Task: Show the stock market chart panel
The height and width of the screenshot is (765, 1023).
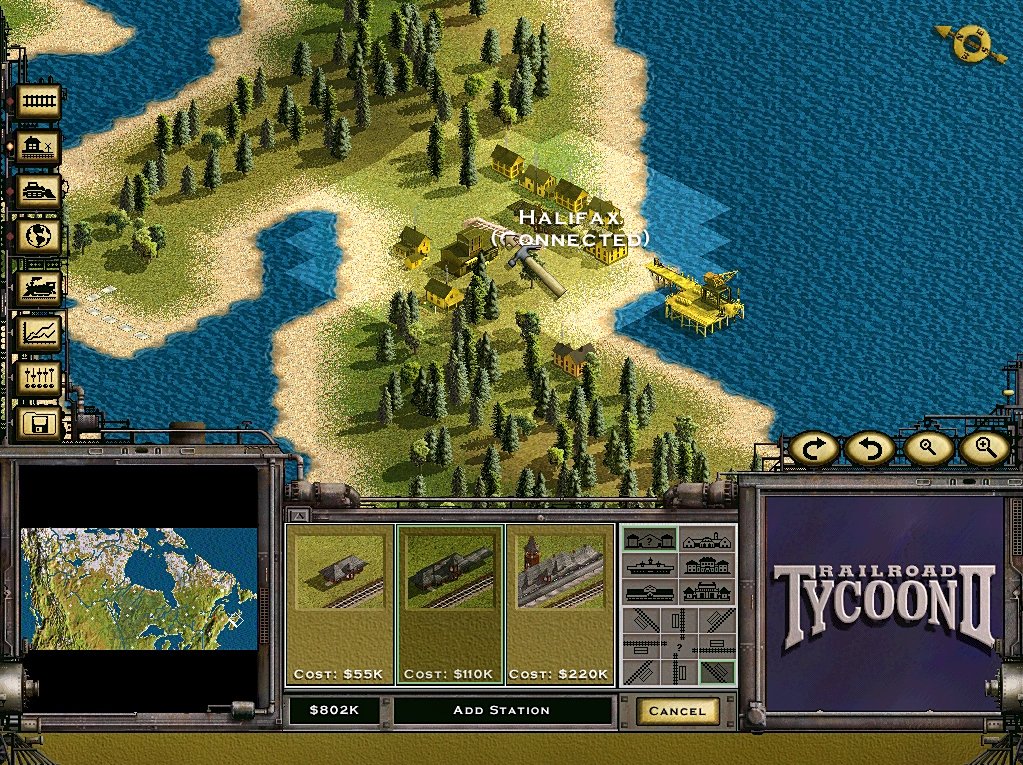Action: coord(38,333)
